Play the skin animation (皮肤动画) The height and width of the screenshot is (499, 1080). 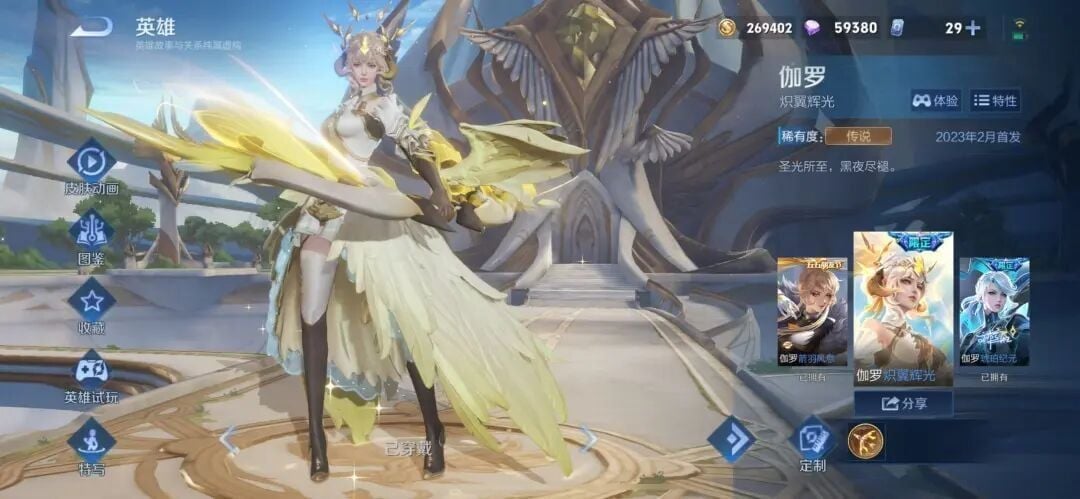coord(91,162)
